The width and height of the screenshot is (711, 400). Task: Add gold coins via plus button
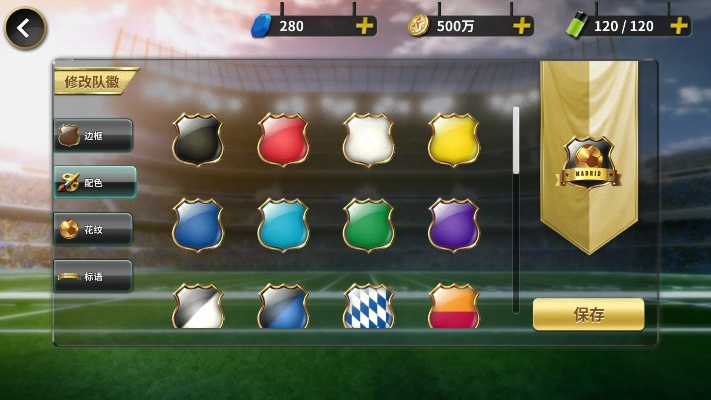click(x=521, y=26)
